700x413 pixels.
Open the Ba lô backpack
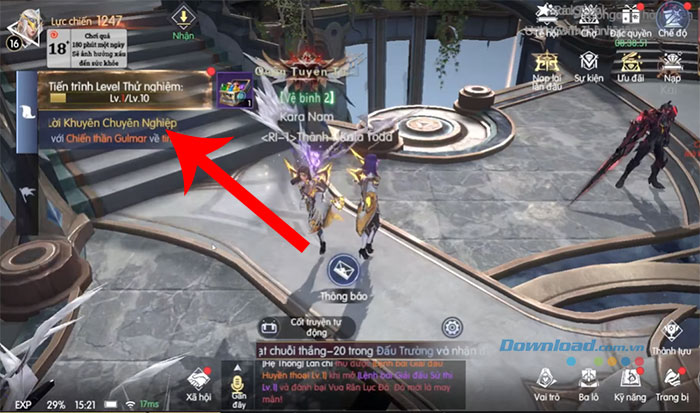click(x=588, y=380)
